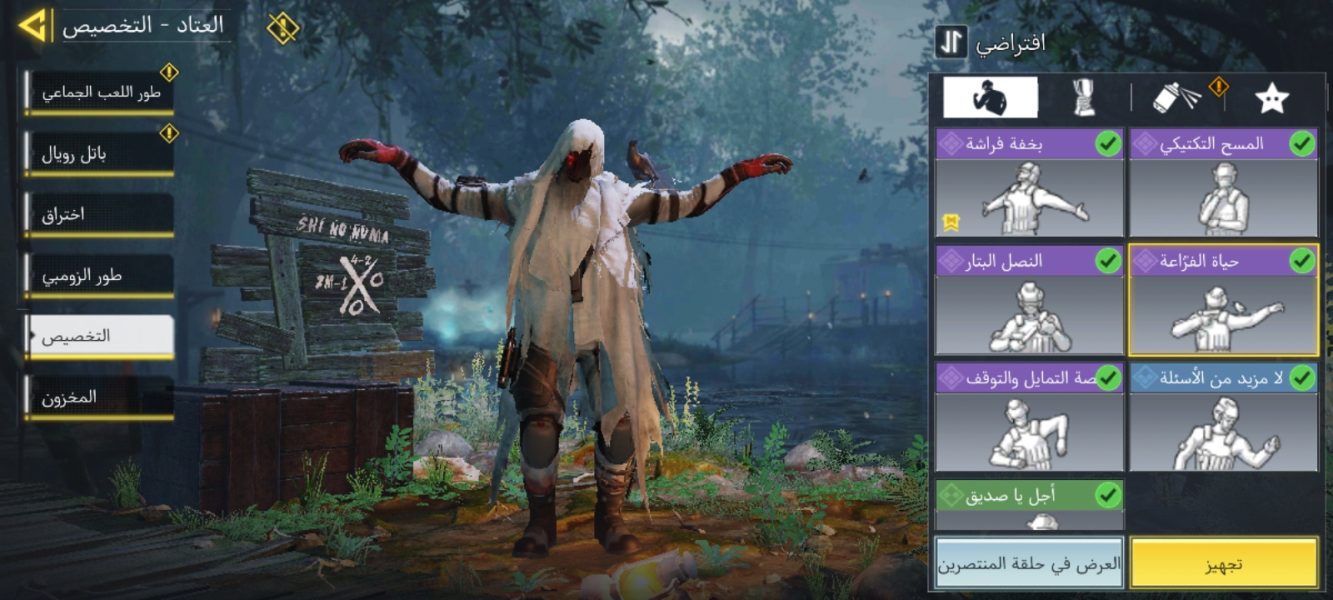Switch to the emote figure tab
This screenshot has width=1333, height=600.
[990, 97]
